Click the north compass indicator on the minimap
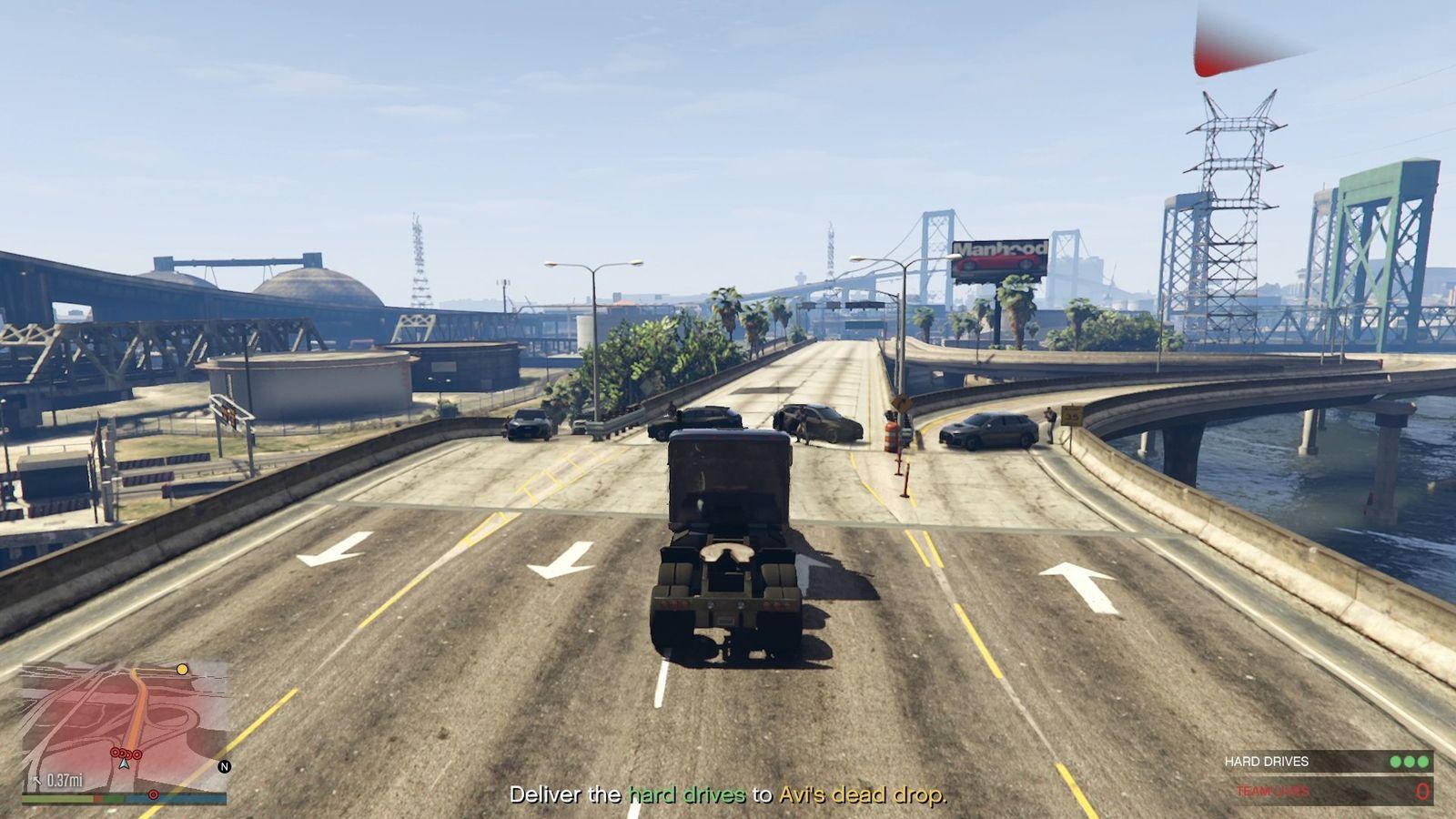Screen dimensions: 1456x819 click(x=224, y=766)
